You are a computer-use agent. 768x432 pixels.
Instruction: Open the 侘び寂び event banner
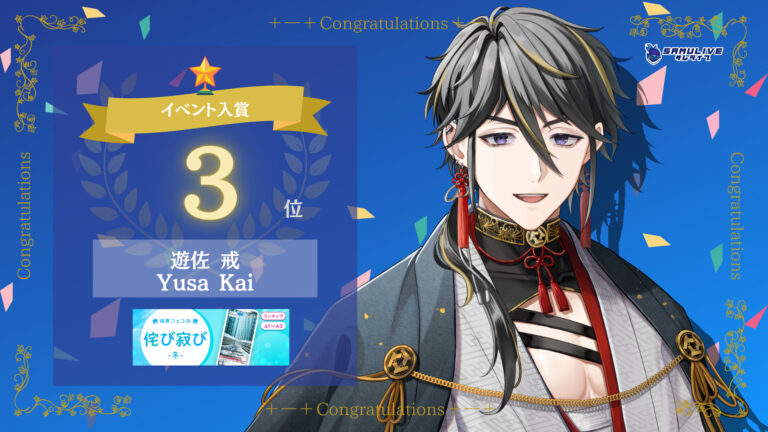point(210,336)
